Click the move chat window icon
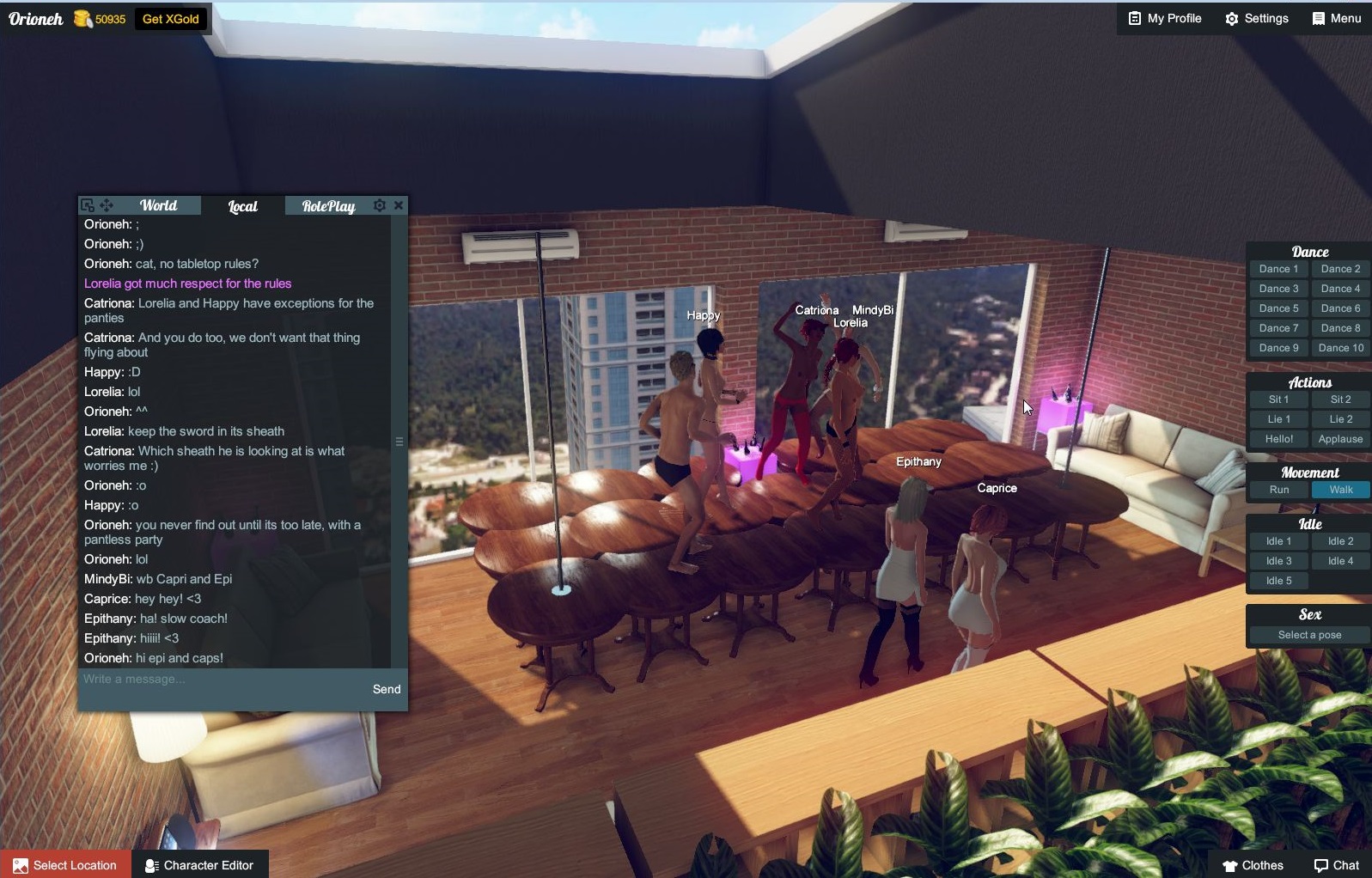Screen dimensions: 1372x878 click(106, 205)
